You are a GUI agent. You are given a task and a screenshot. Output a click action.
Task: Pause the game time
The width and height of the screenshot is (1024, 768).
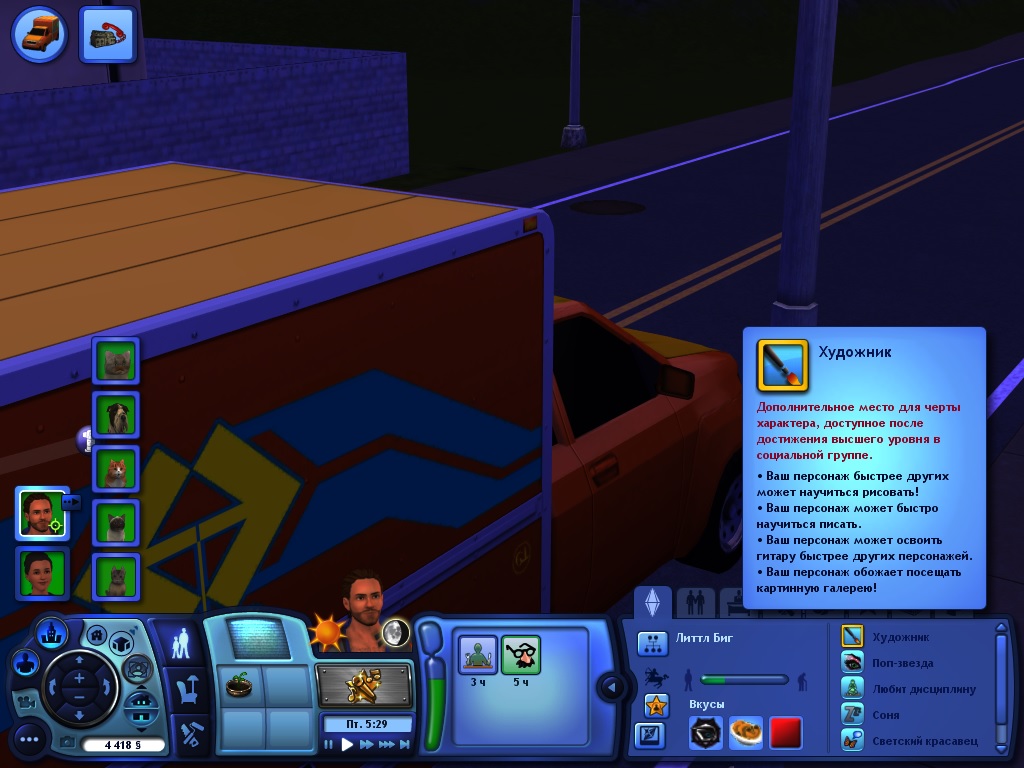tap(329, 744)
